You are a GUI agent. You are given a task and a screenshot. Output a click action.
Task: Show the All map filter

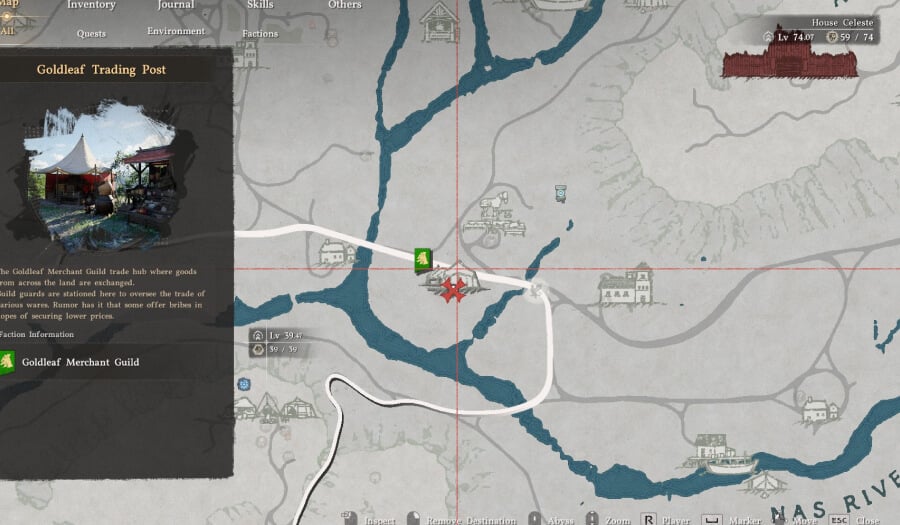[x=8, y=30]
